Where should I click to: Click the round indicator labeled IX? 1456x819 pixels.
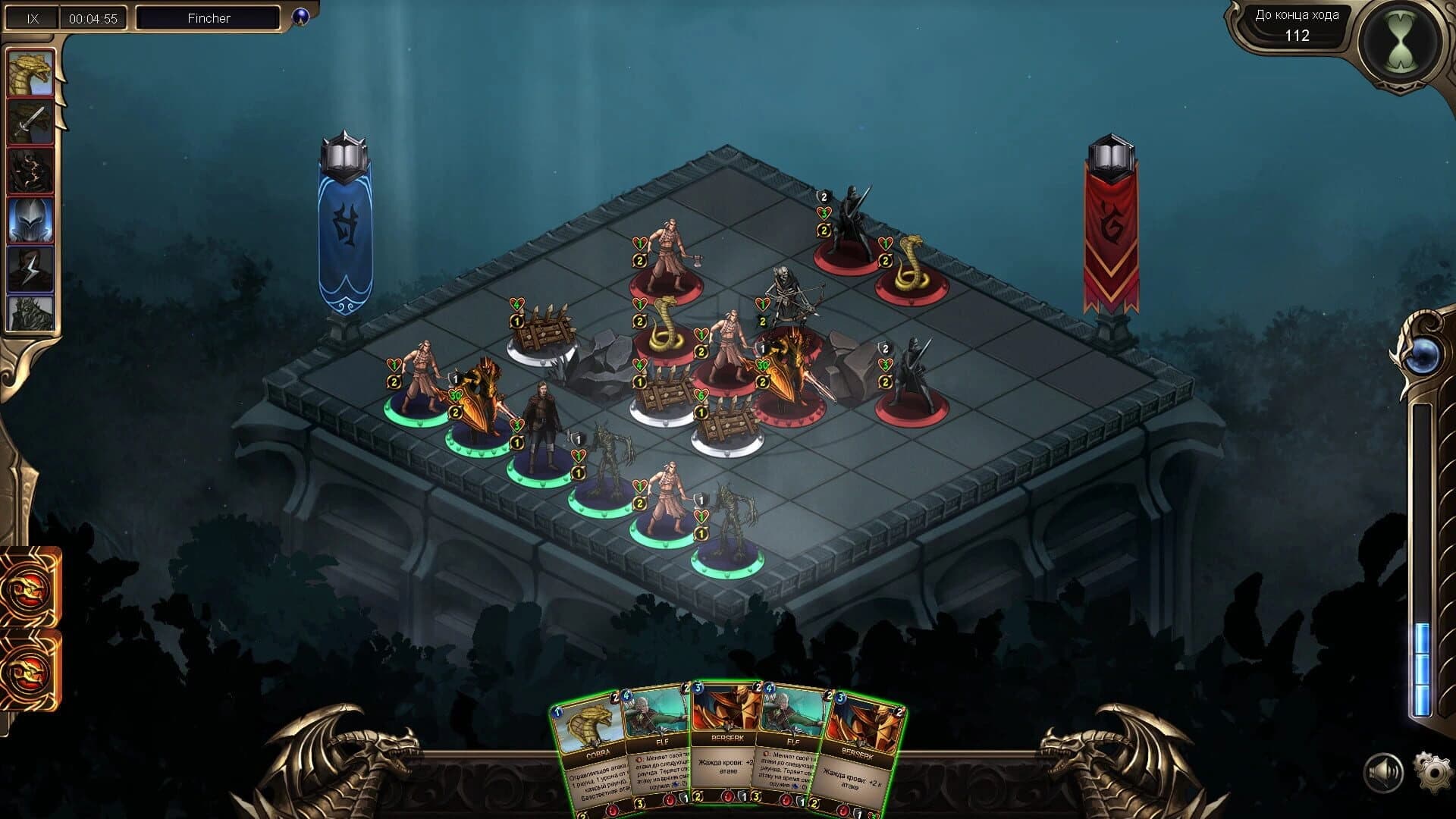[32, 17]
